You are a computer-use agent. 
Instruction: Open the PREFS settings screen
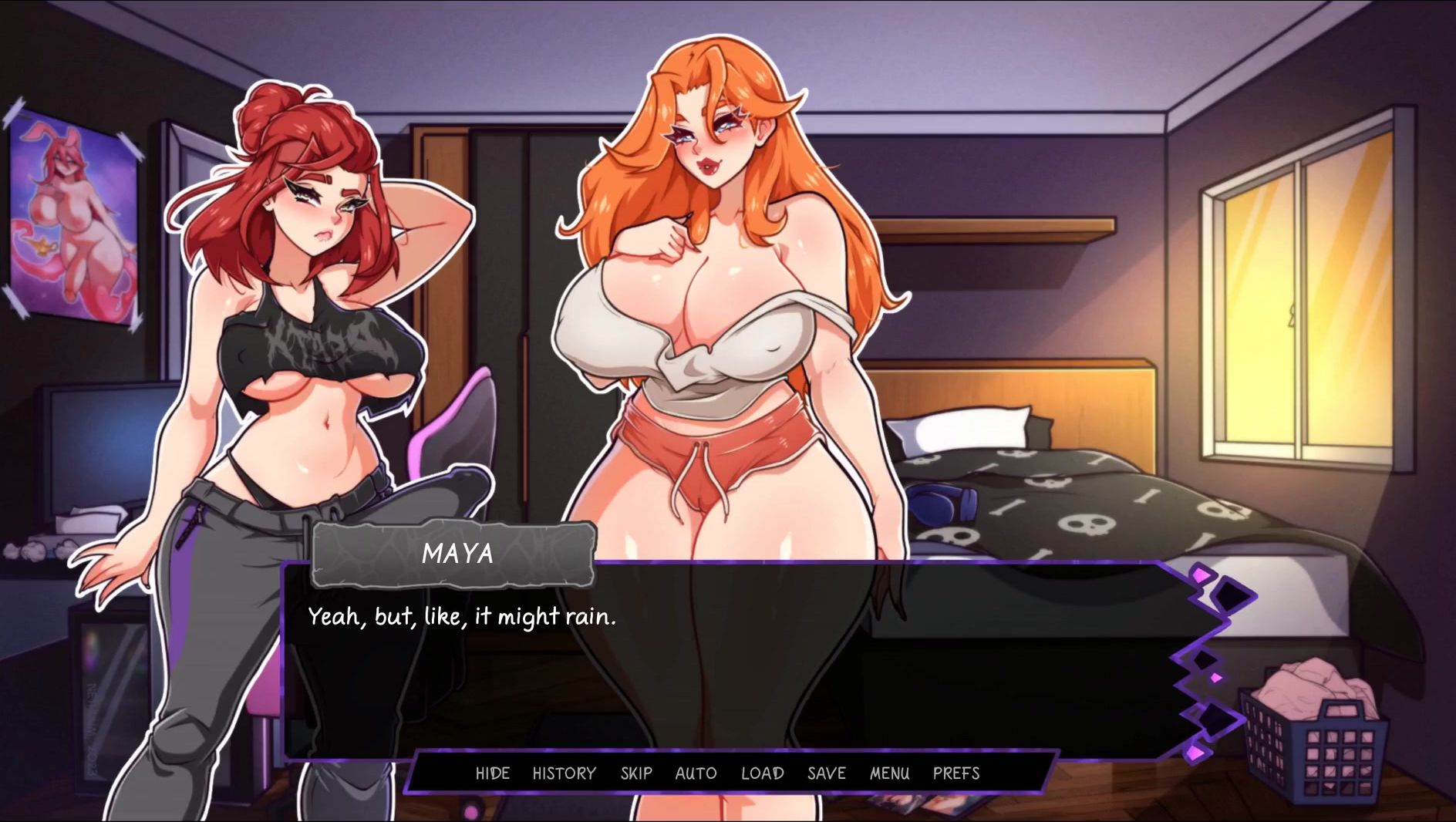(956, 773)
